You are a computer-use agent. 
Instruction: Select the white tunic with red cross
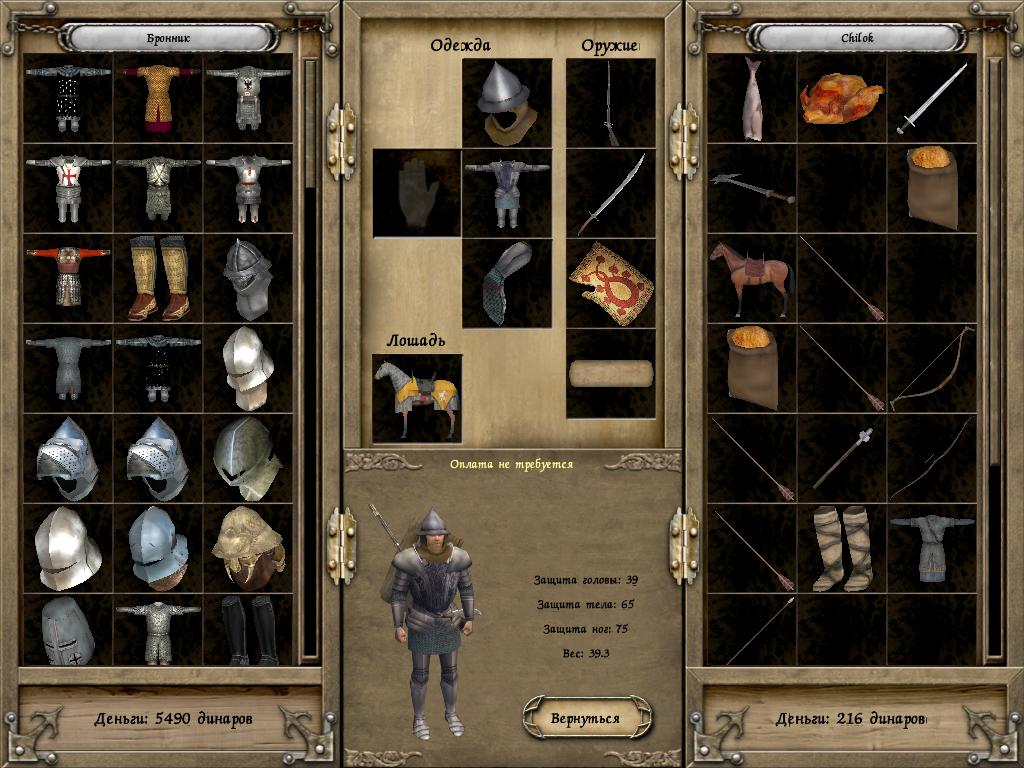(68, 188)
